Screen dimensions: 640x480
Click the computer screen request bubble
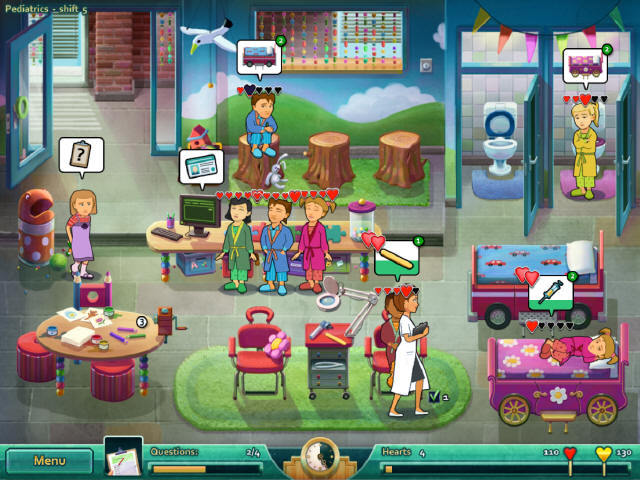point(202,166)
